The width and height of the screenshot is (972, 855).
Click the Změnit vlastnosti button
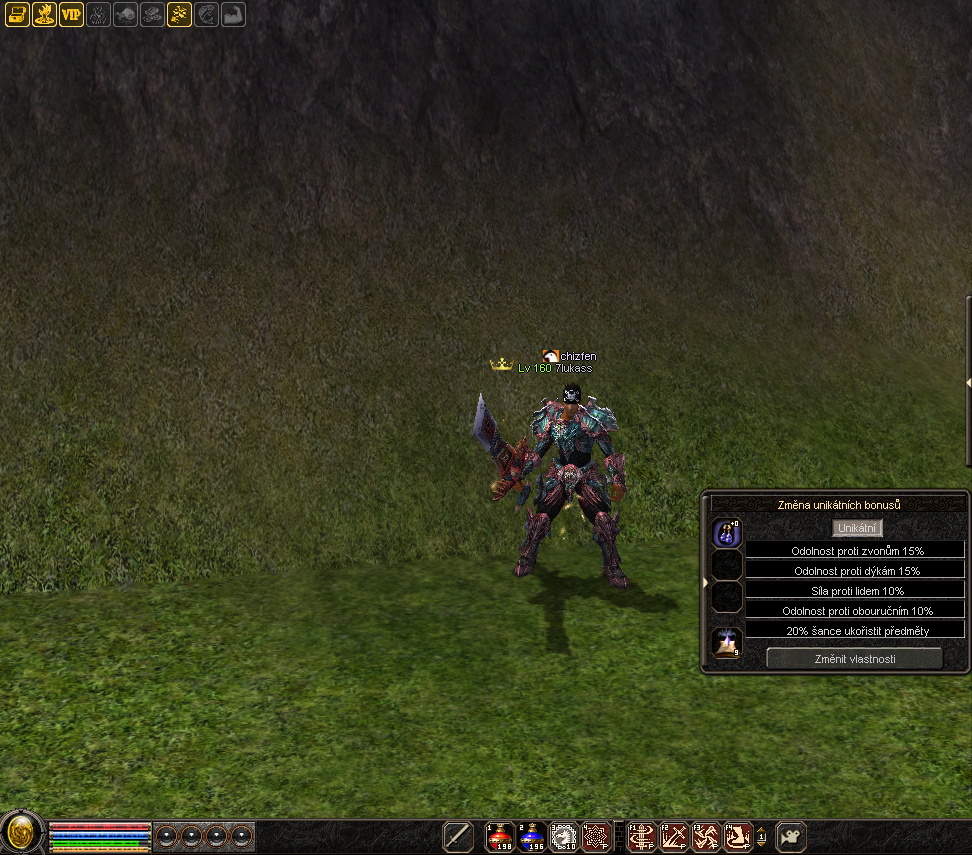[854, 658]
